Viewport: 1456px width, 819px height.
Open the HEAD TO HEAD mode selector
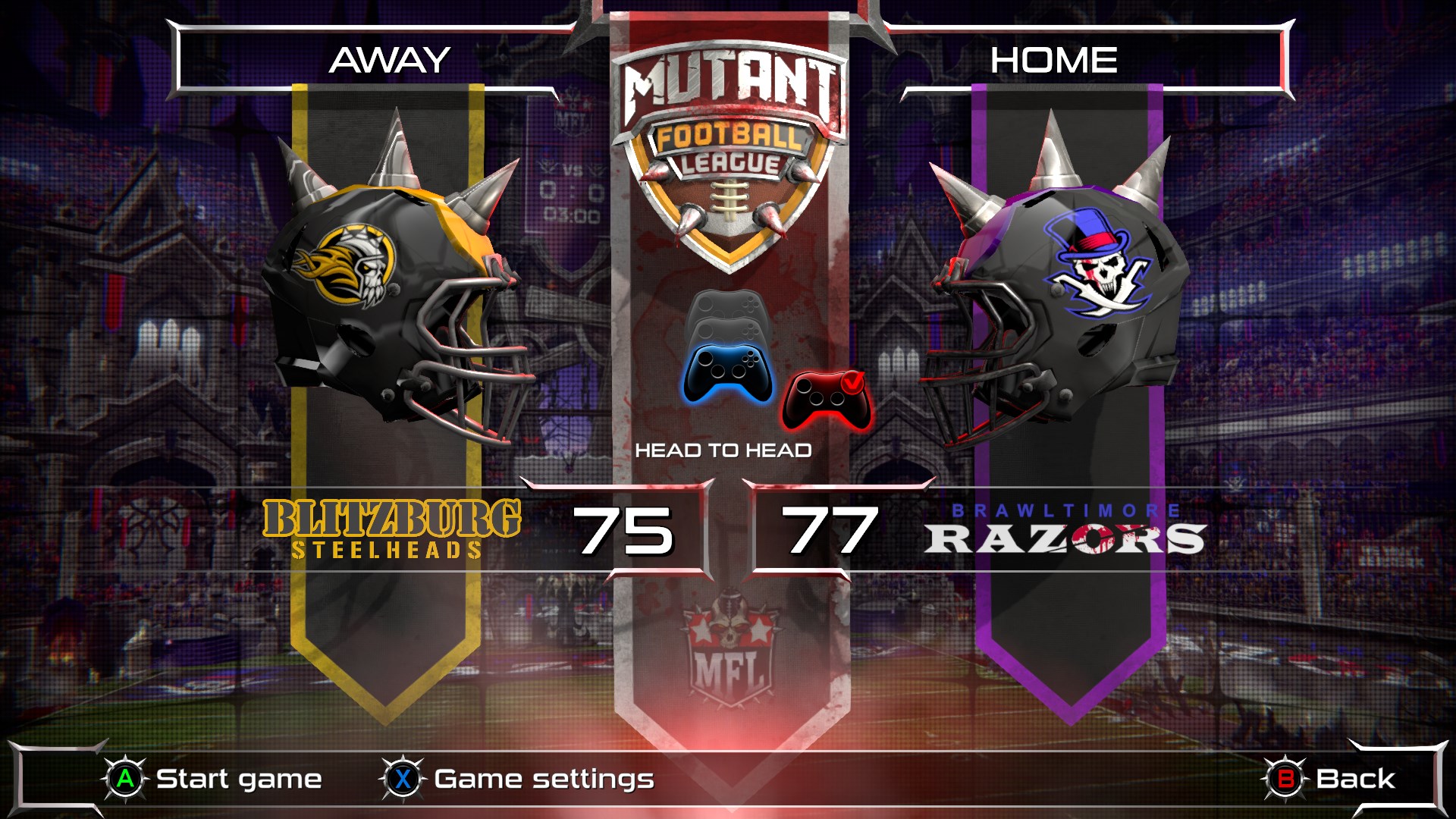coord(726,449)
